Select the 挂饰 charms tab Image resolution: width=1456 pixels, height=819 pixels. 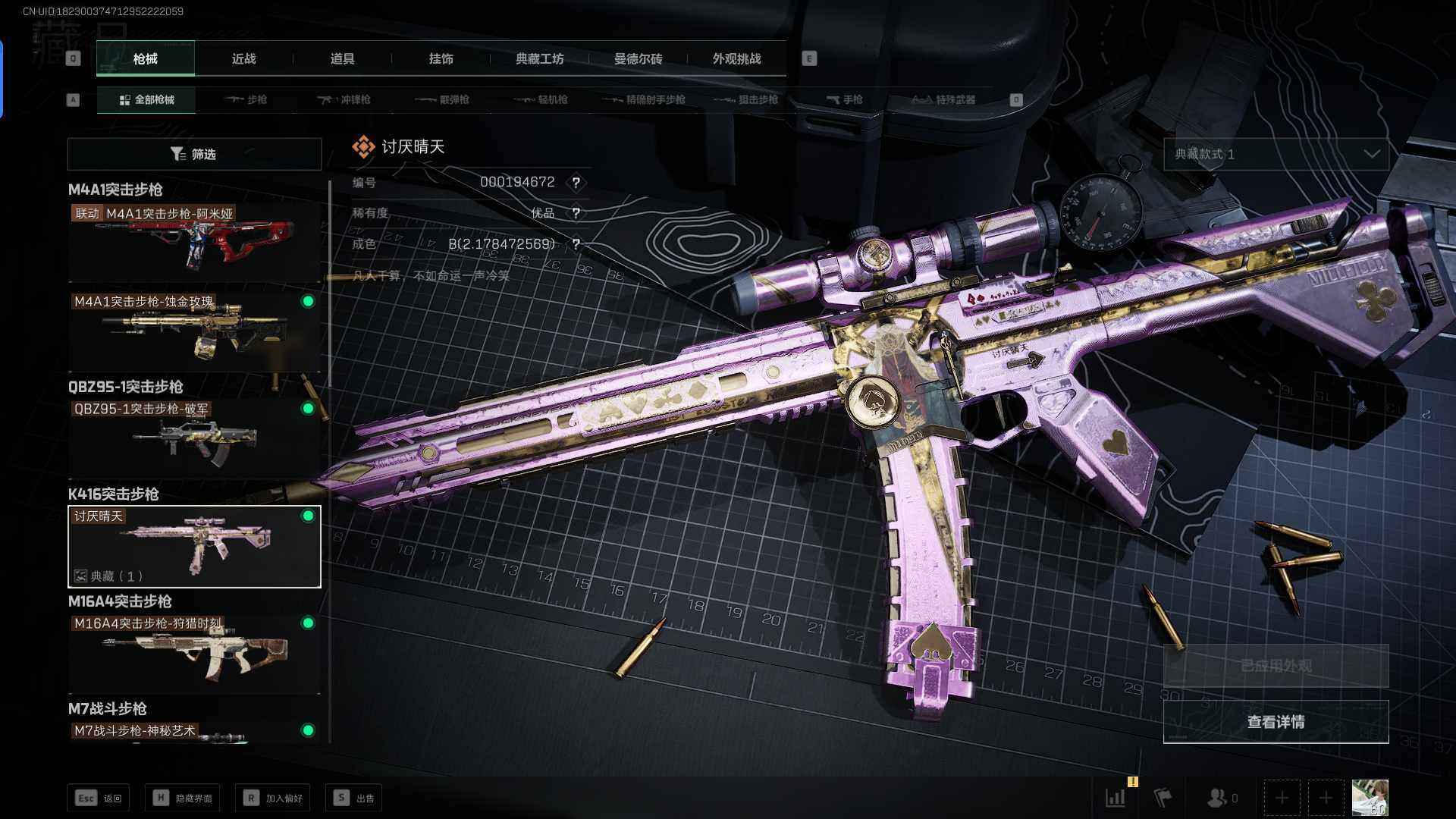point(441,58)
